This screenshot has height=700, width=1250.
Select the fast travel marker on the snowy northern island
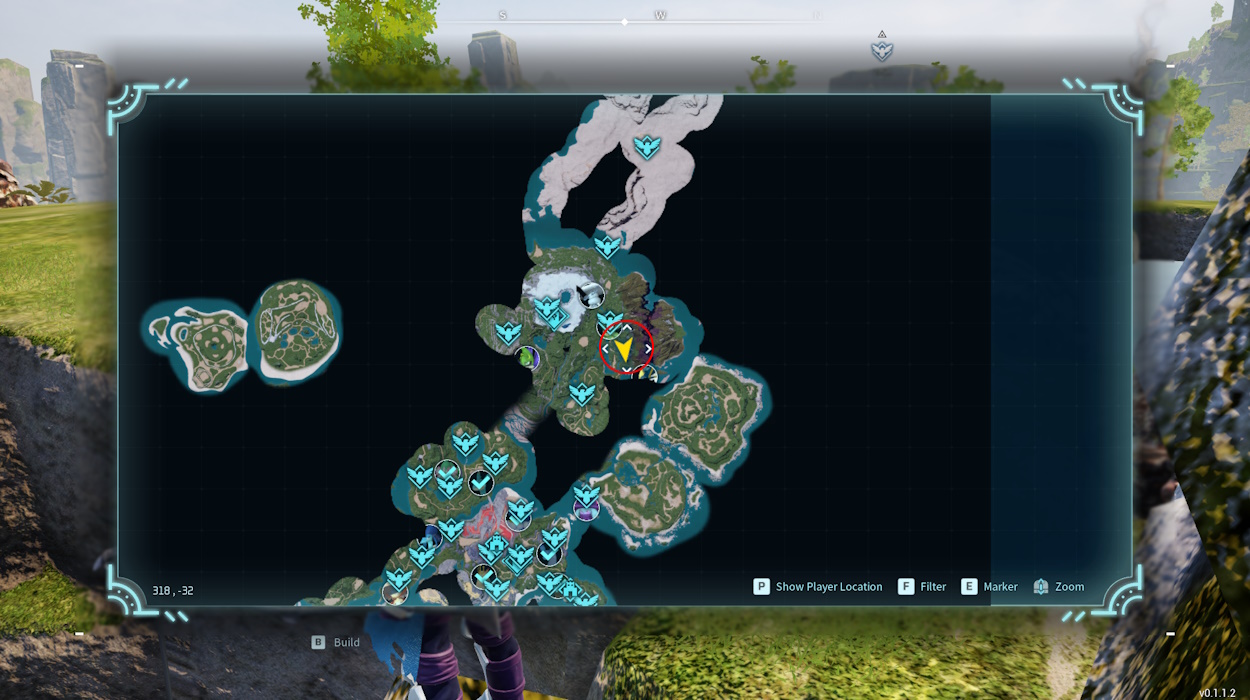click(x=647, y=148)
